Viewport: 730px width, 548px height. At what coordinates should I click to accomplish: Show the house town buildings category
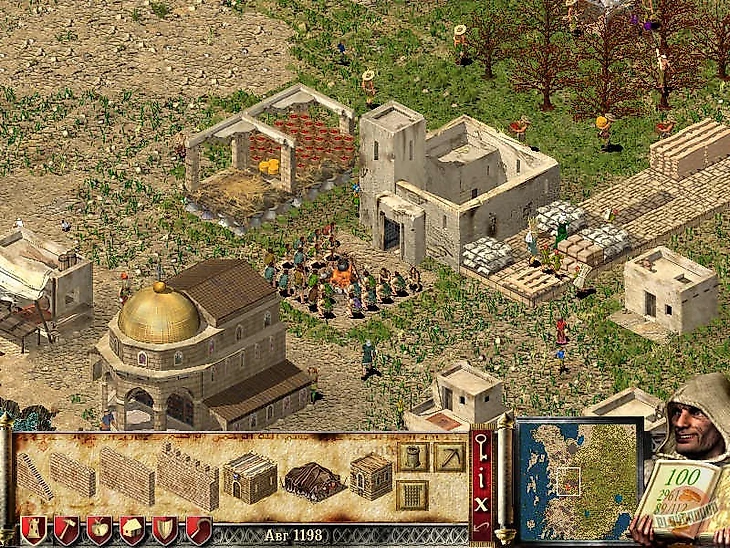(132, 530)
